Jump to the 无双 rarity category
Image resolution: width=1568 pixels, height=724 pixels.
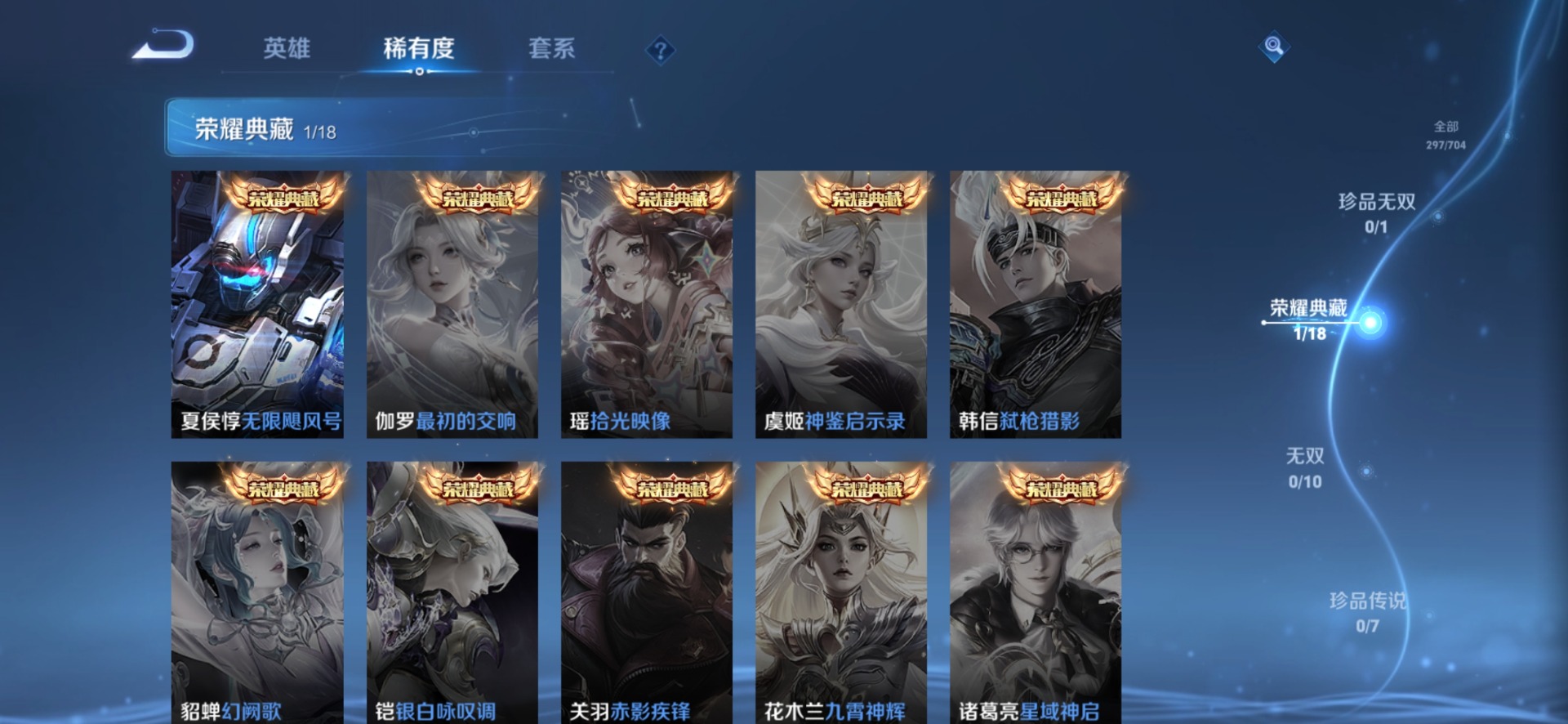(1305, 467)
